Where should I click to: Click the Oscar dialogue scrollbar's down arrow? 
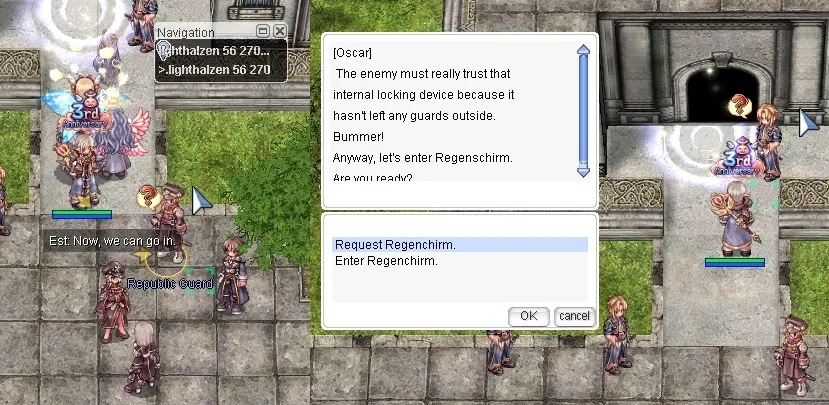click(x=584, y=172)
